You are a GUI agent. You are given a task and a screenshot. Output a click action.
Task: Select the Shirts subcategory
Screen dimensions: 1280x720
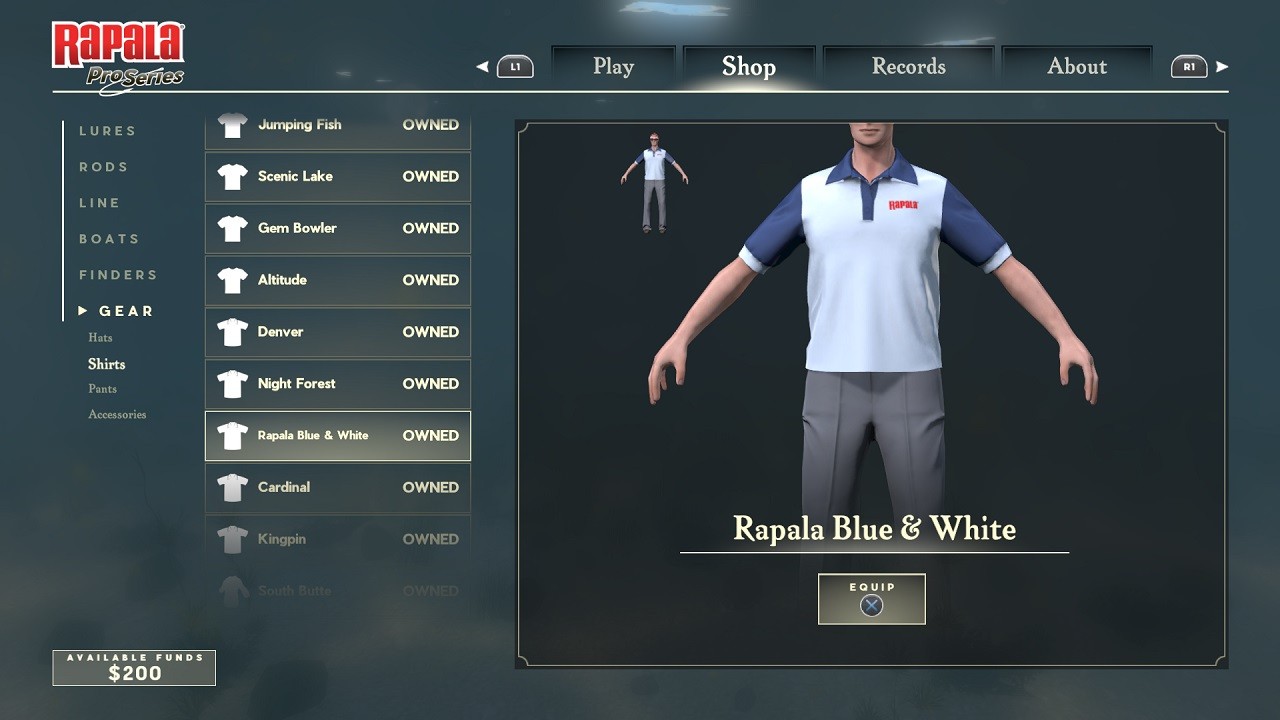tap(106, 364)
